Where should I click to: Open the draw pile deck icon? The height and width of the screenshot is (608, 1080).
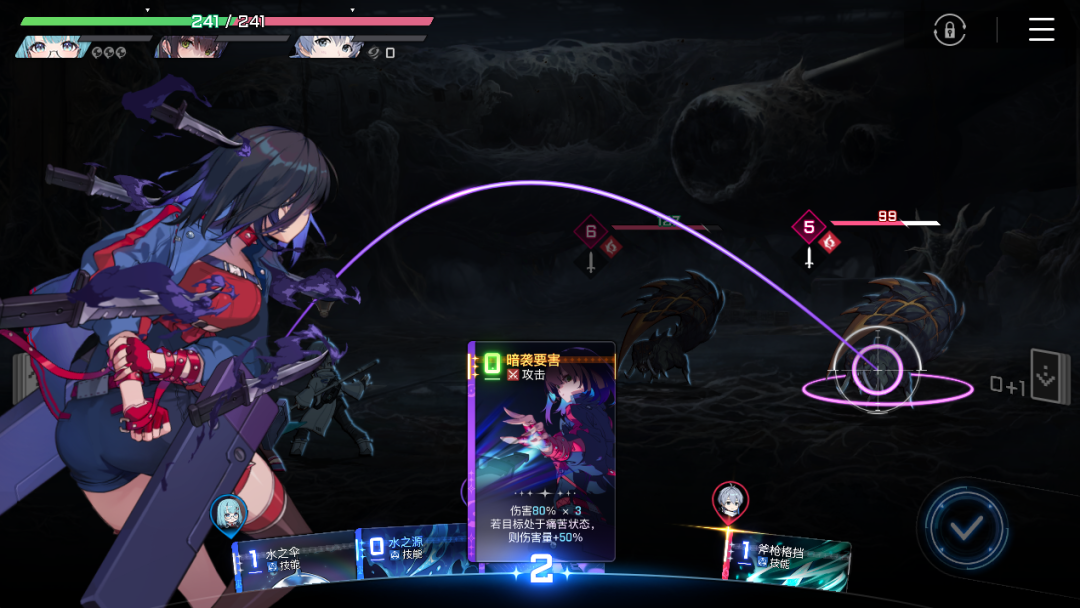(1050, 377)
